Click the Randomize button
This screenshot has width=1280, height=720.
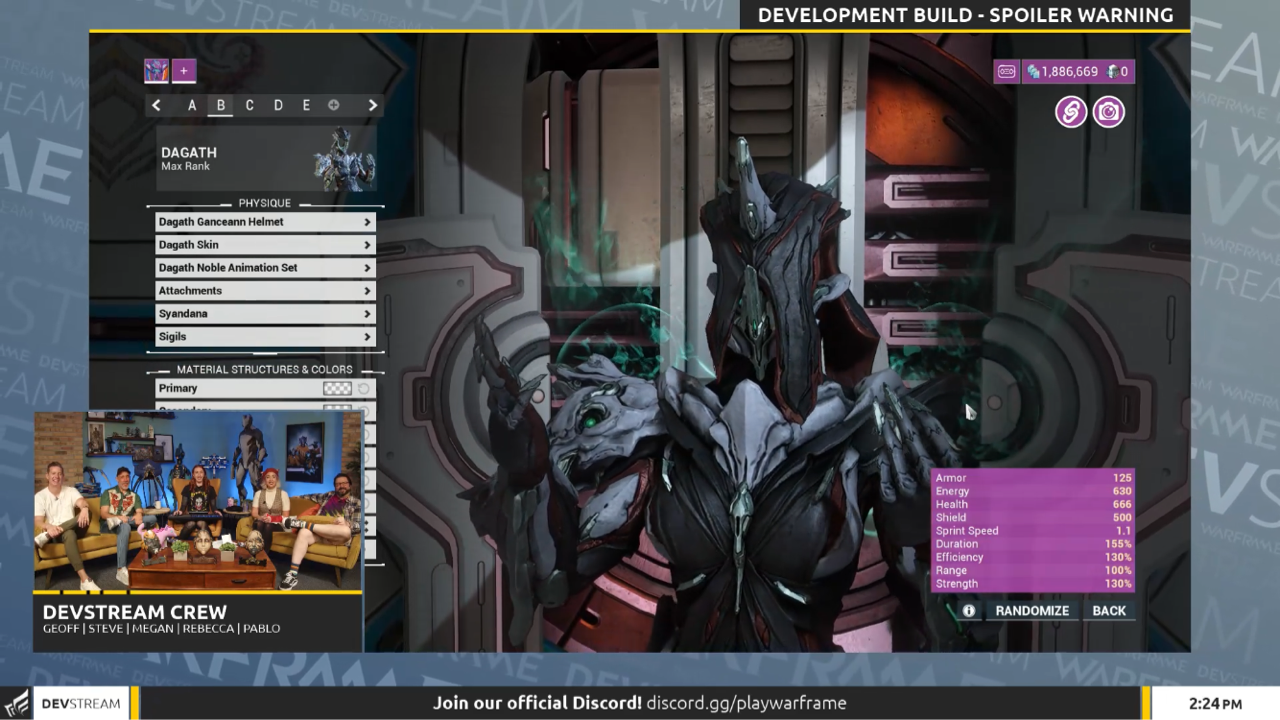click(1031, 610)
